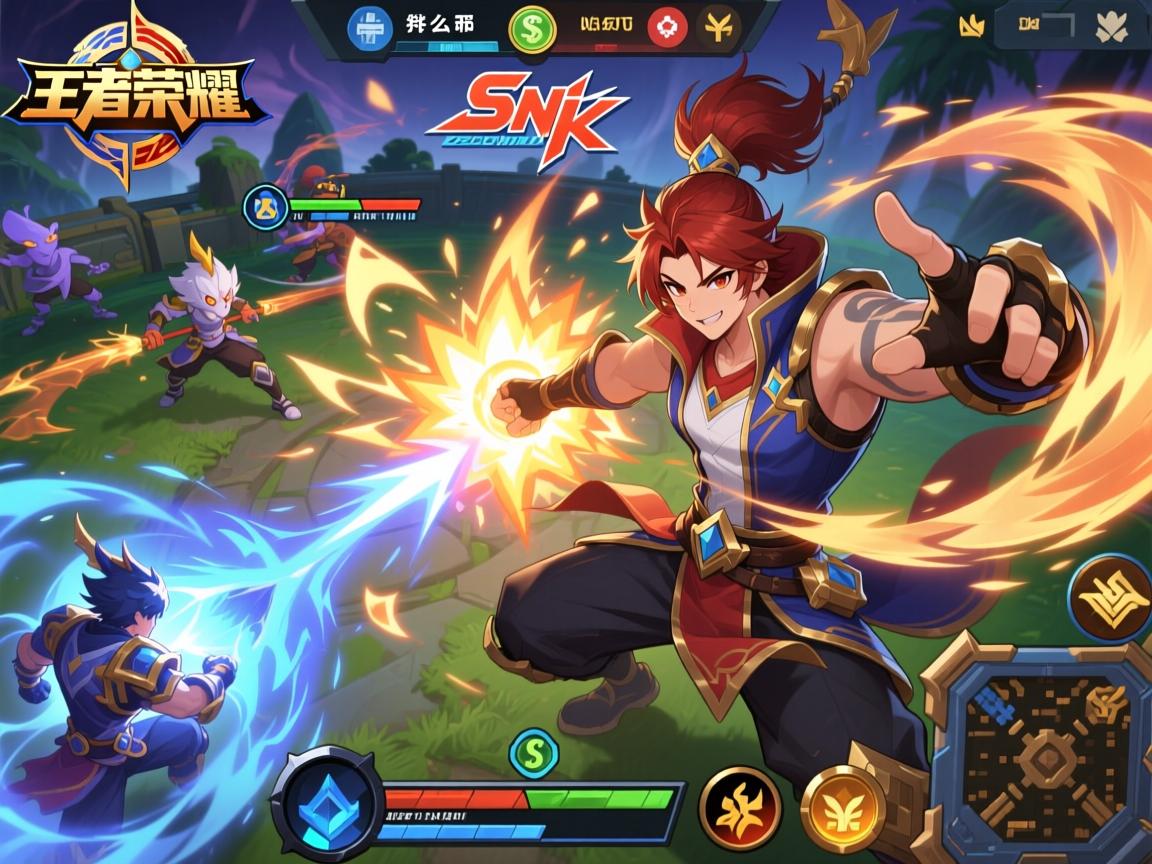1152x864 pixels.
Task: Tap the round gold-chevron button above minimap
Action: click(1109, 598)
